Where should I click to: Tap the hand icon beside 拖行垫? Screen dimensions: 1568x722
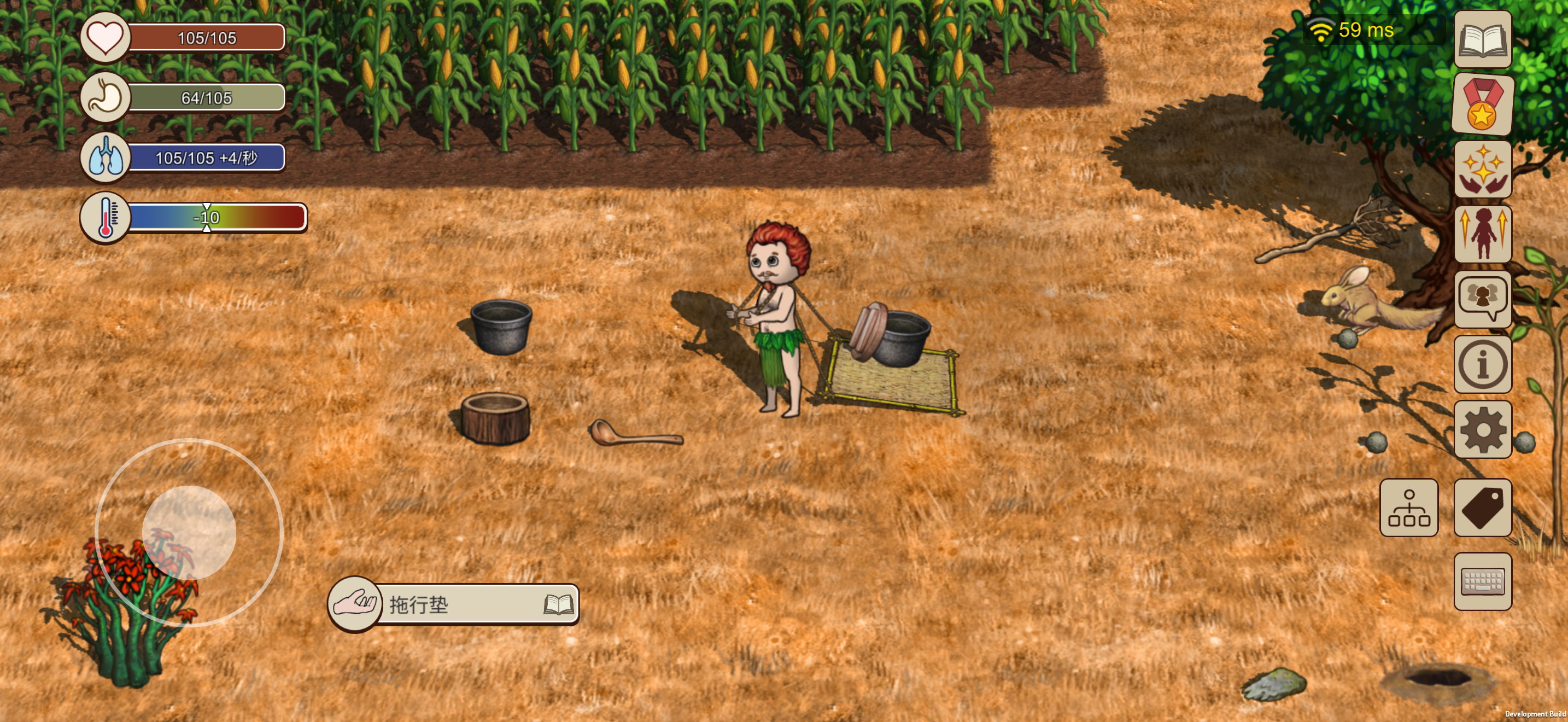[355, 604]
